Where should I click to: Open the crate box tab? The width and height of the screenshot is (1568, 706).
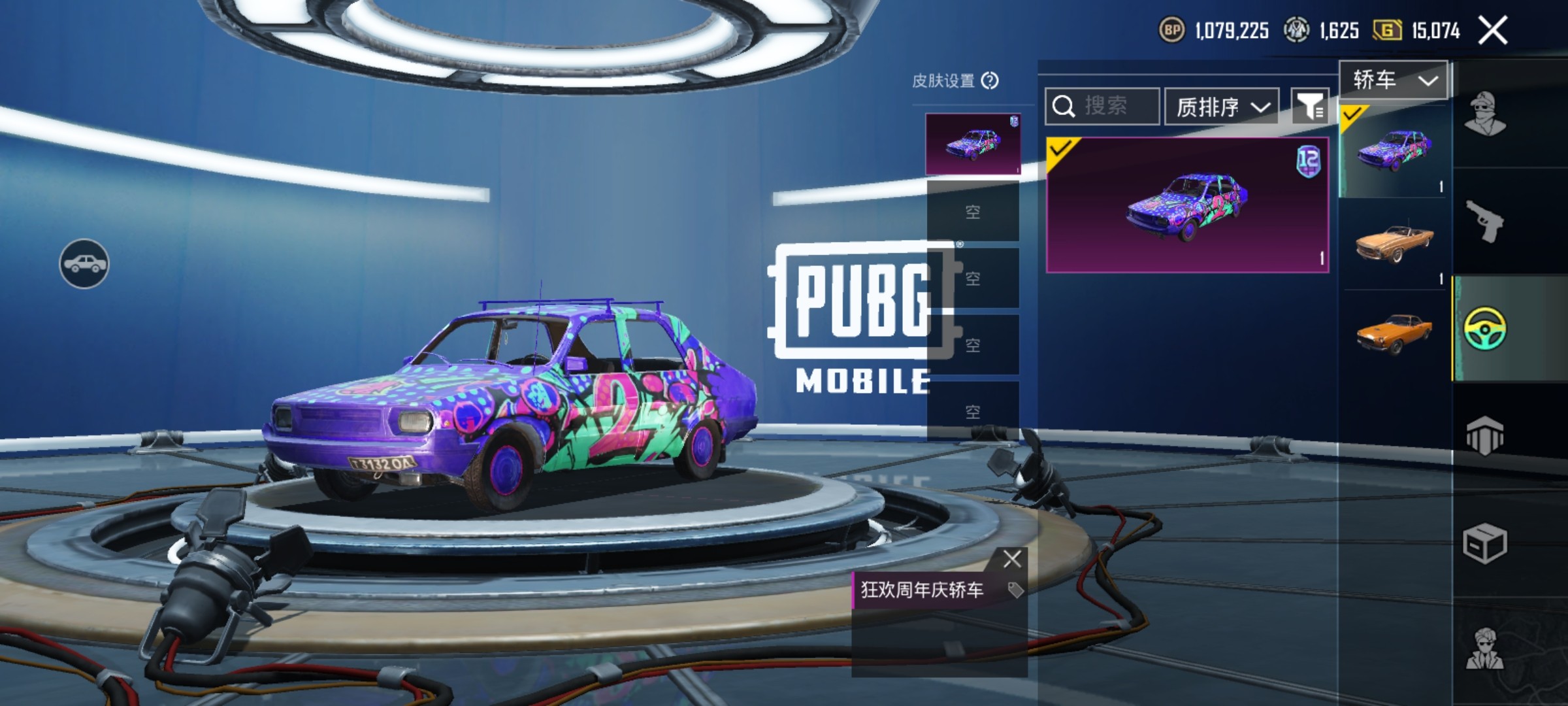point(1485,543)
